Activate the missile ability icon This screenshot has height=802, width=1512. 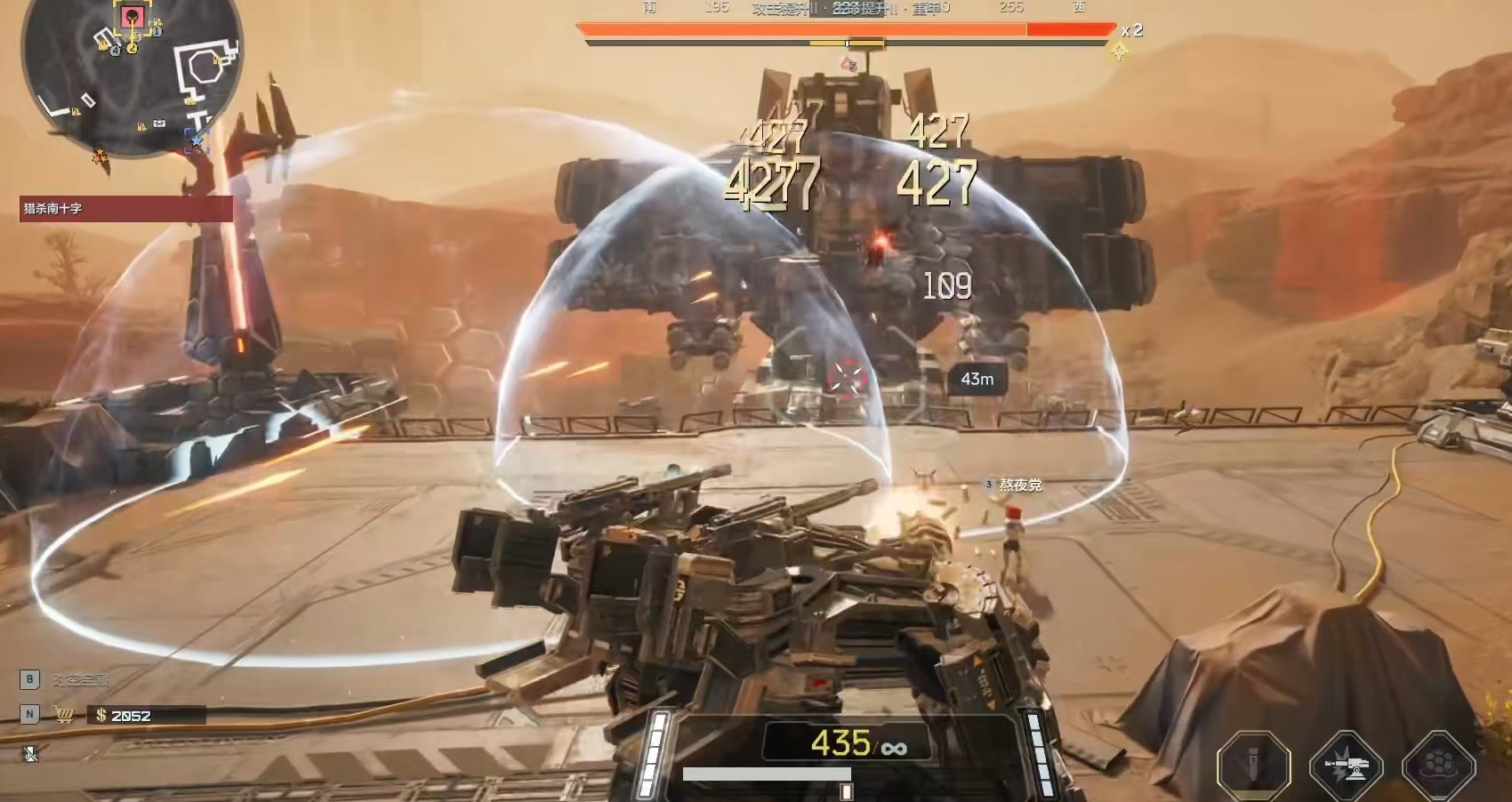coord(1253,766)
